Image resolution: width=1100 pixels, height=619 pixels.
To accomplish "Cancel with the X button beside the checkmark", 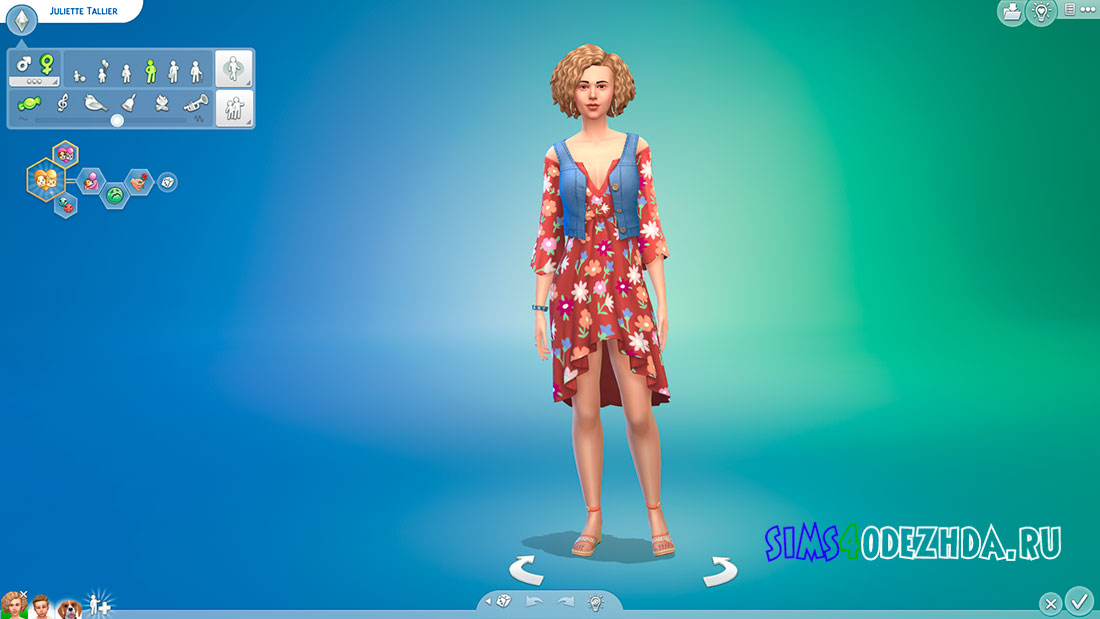I will pyautogui.click(x=1050, y=603).
